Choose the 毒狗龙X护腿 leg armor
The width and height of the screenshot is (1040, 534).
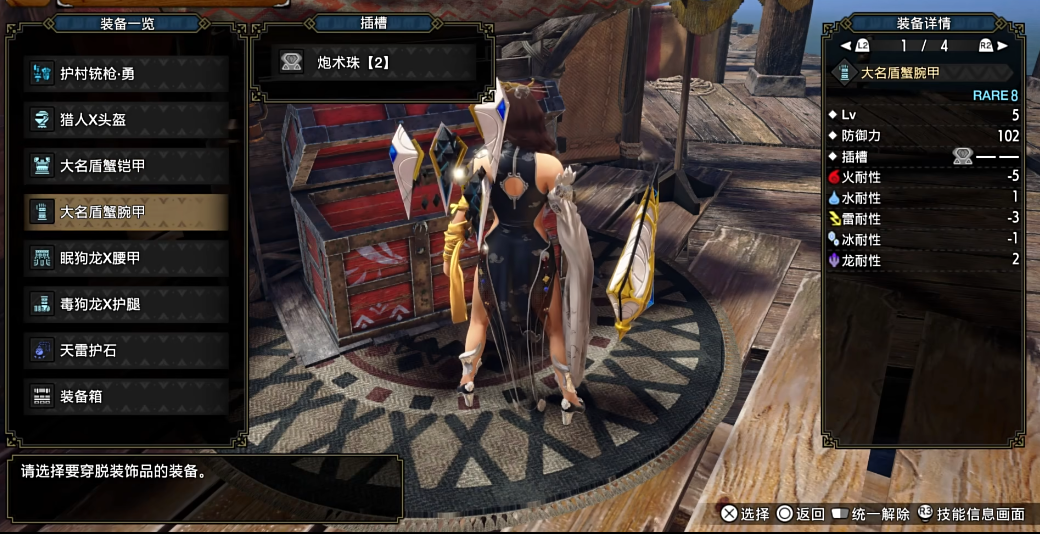click(126, 304)
